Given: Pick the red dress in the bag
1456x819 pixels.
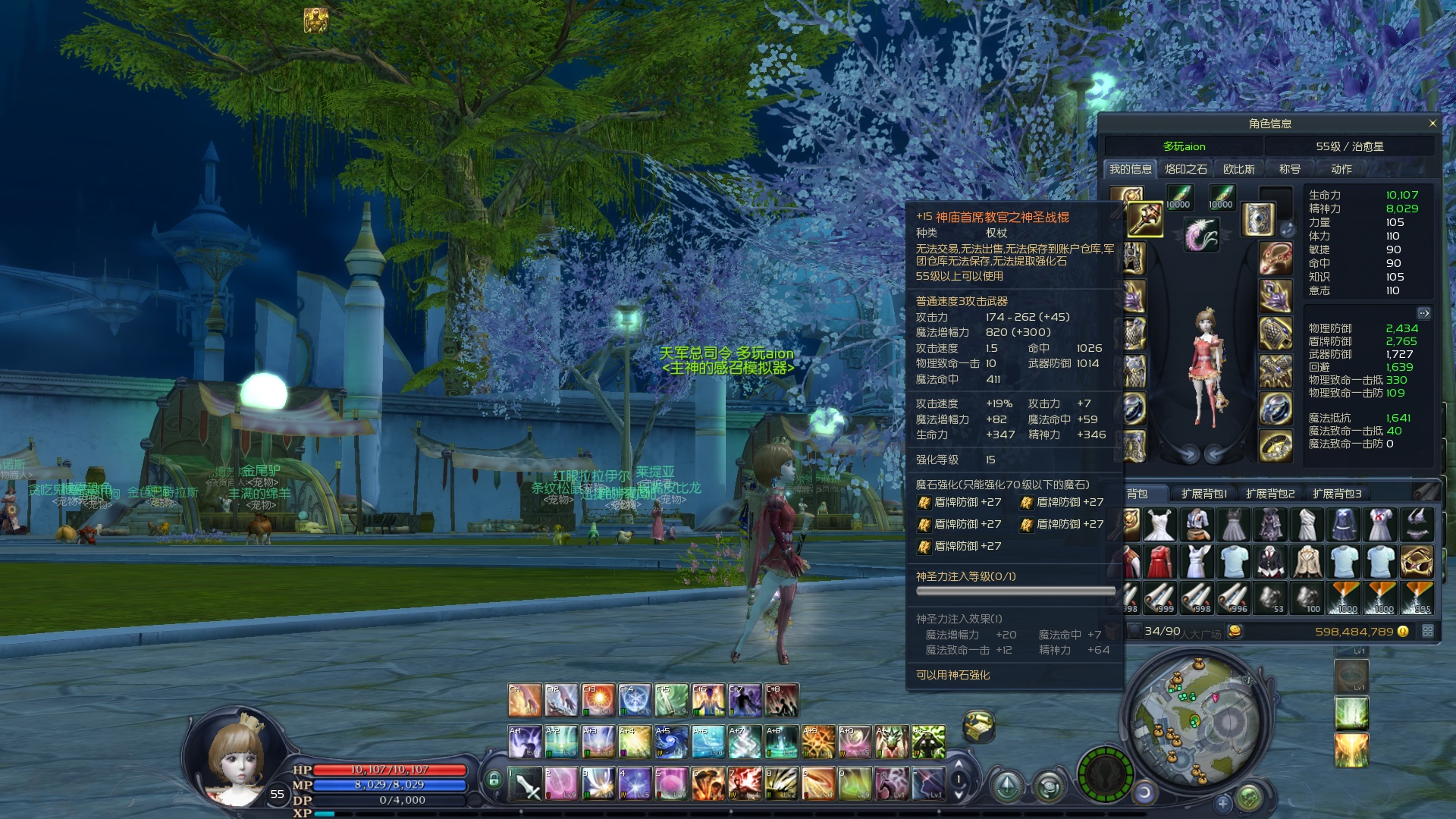Looking at the screenshot, I should click(1159, 562).
